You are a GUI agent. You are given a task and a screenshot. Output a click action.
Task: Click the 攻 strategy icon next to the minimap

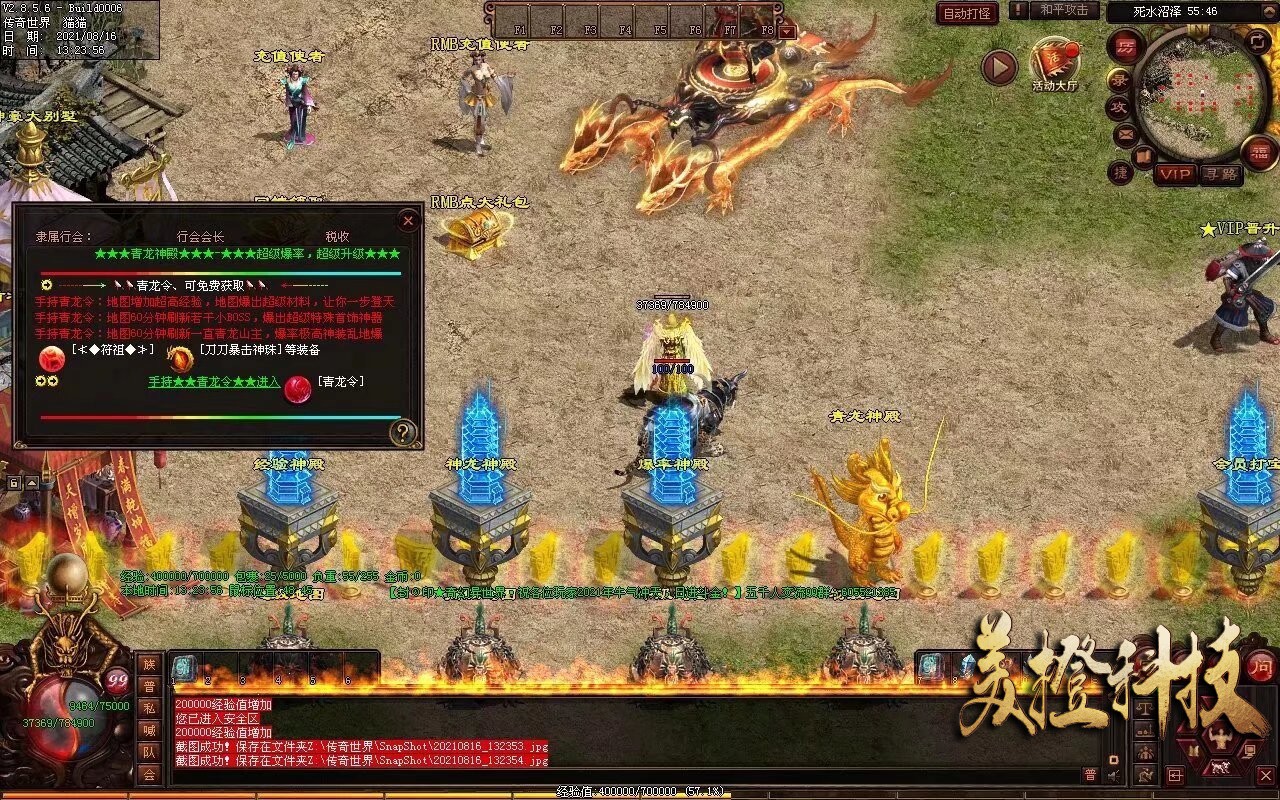(x=1121, y=106)
